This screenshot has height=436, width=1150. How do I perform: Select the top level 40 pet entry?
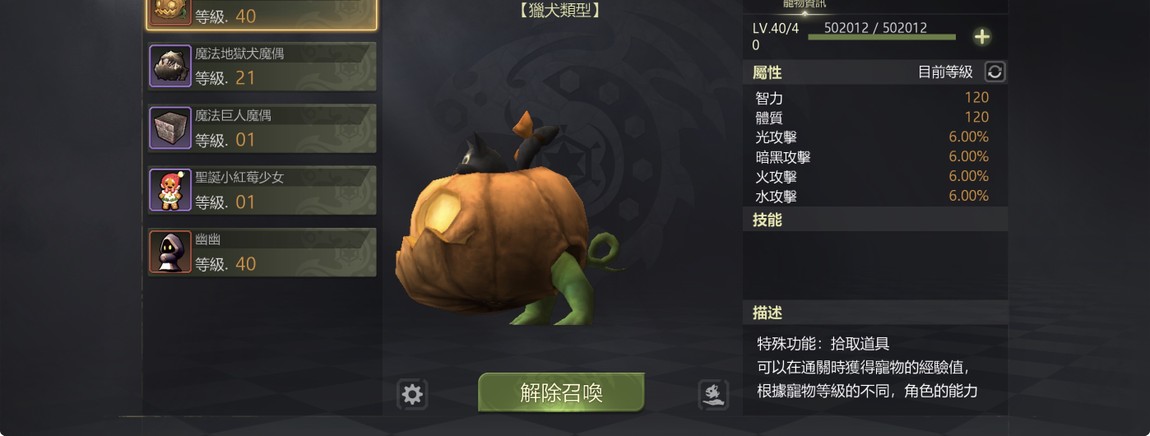point(262,14)
